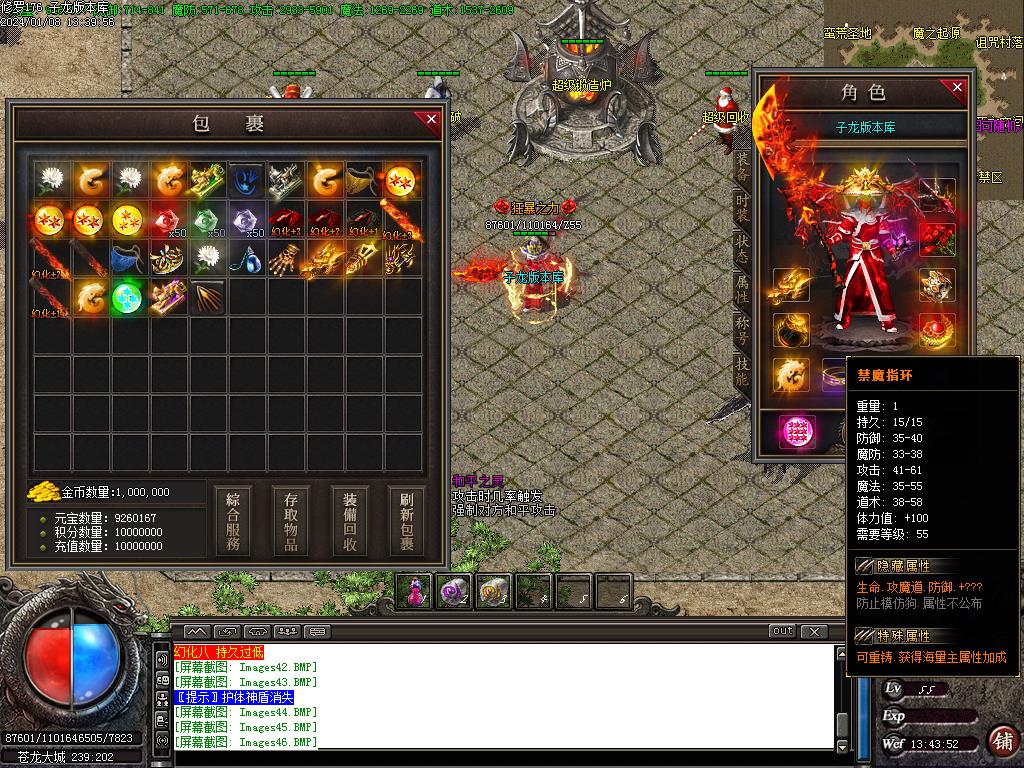The image size is (1024, 768).
Task: Pick the blue pouch item in bag
Action: (x=127, y=258)
